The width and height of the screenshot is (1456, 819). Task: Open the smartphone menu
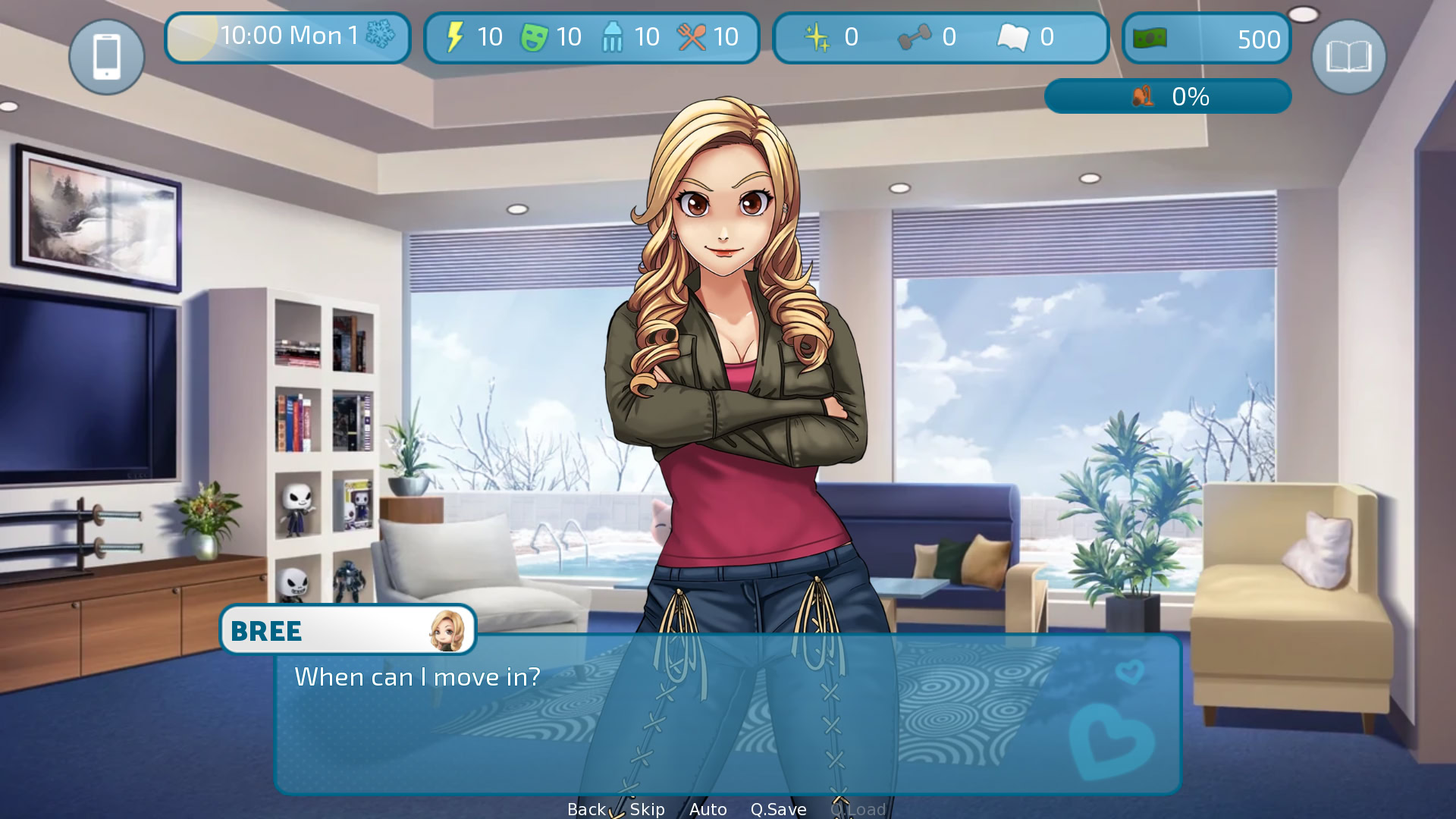pos(107,57)
